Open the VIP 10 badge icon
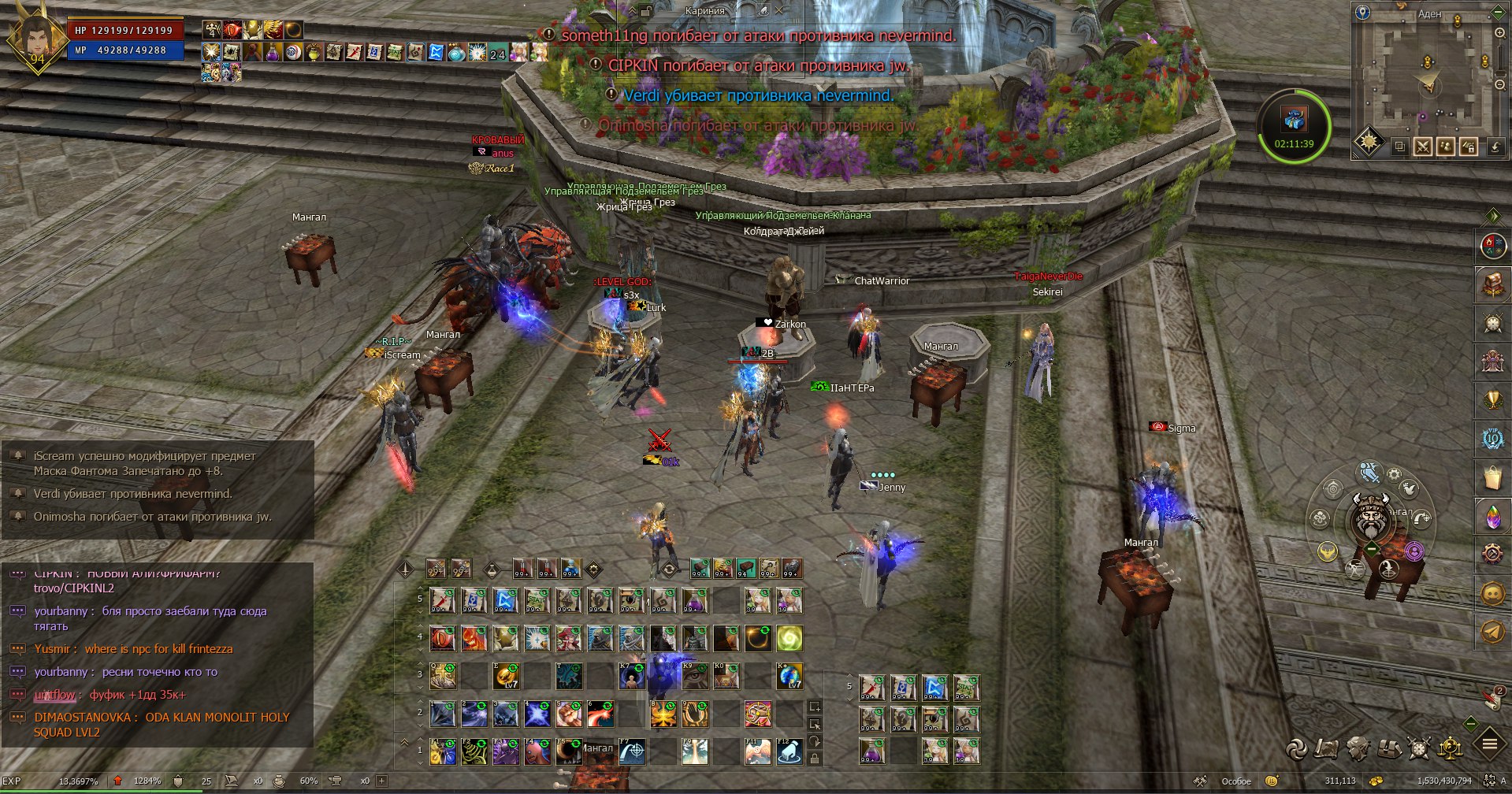 [x=1492, y=439]
